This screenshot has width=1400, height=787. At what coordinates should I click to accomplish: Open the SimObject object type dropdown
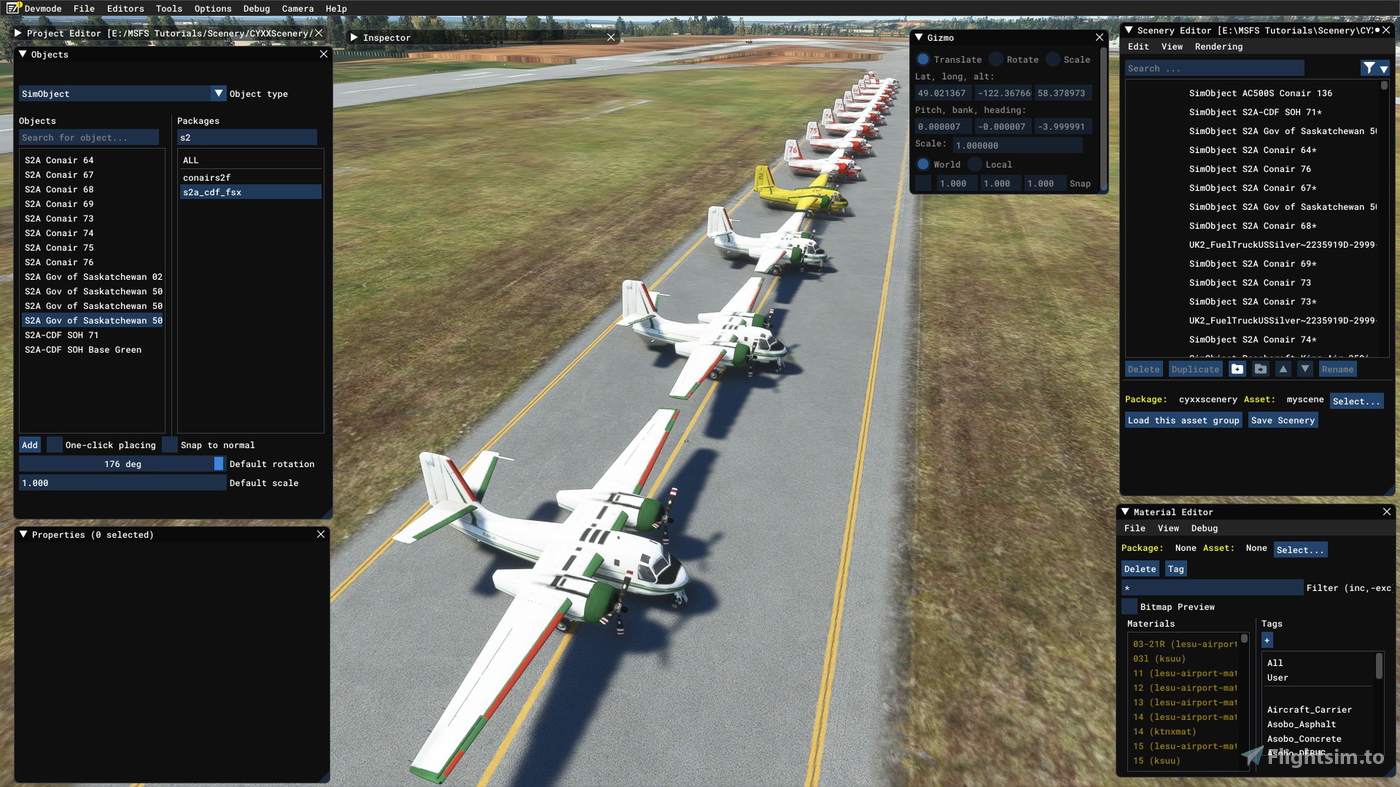[x=218, y=93]
